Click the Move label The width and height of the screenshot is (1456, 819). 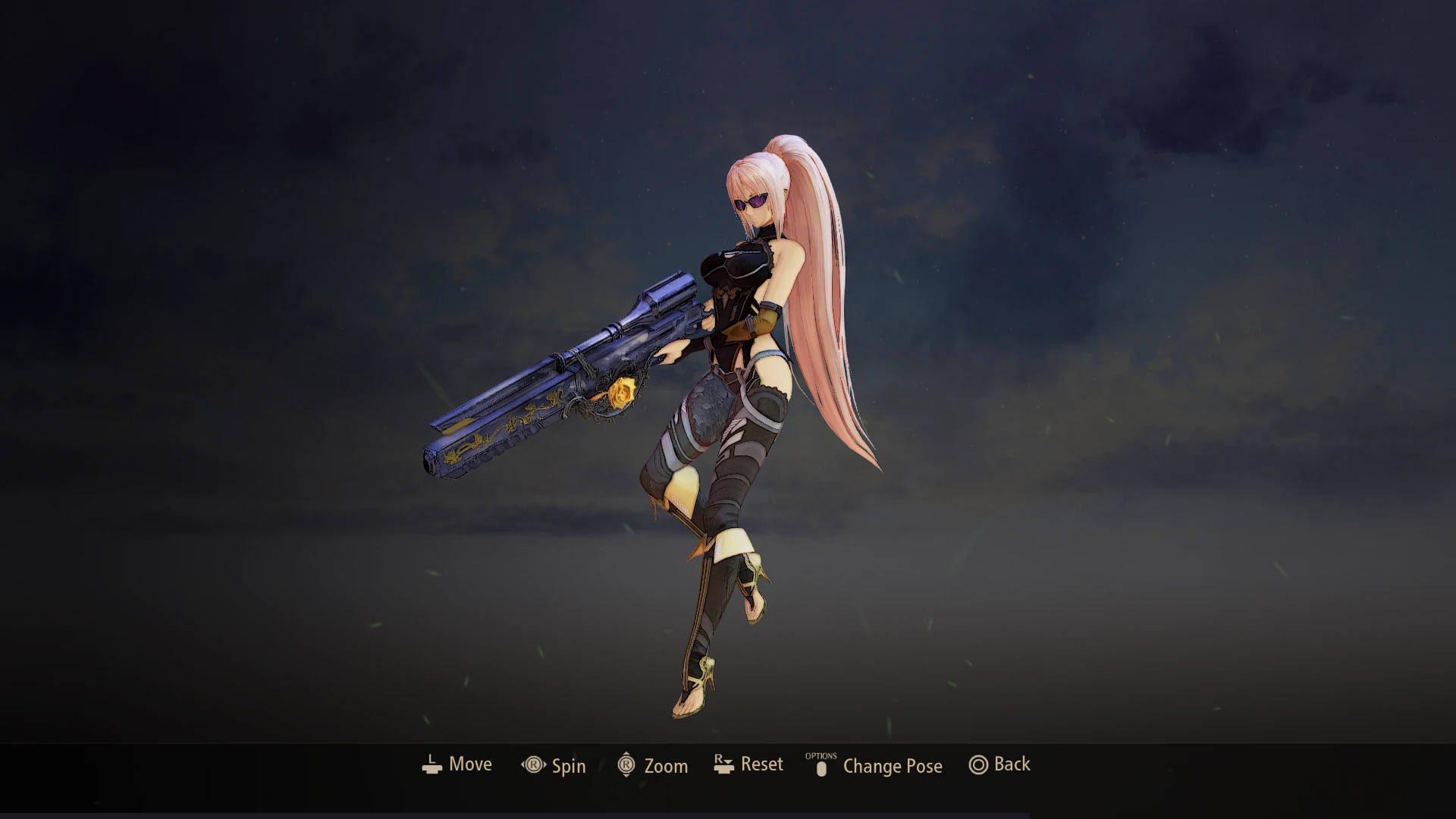470,764
